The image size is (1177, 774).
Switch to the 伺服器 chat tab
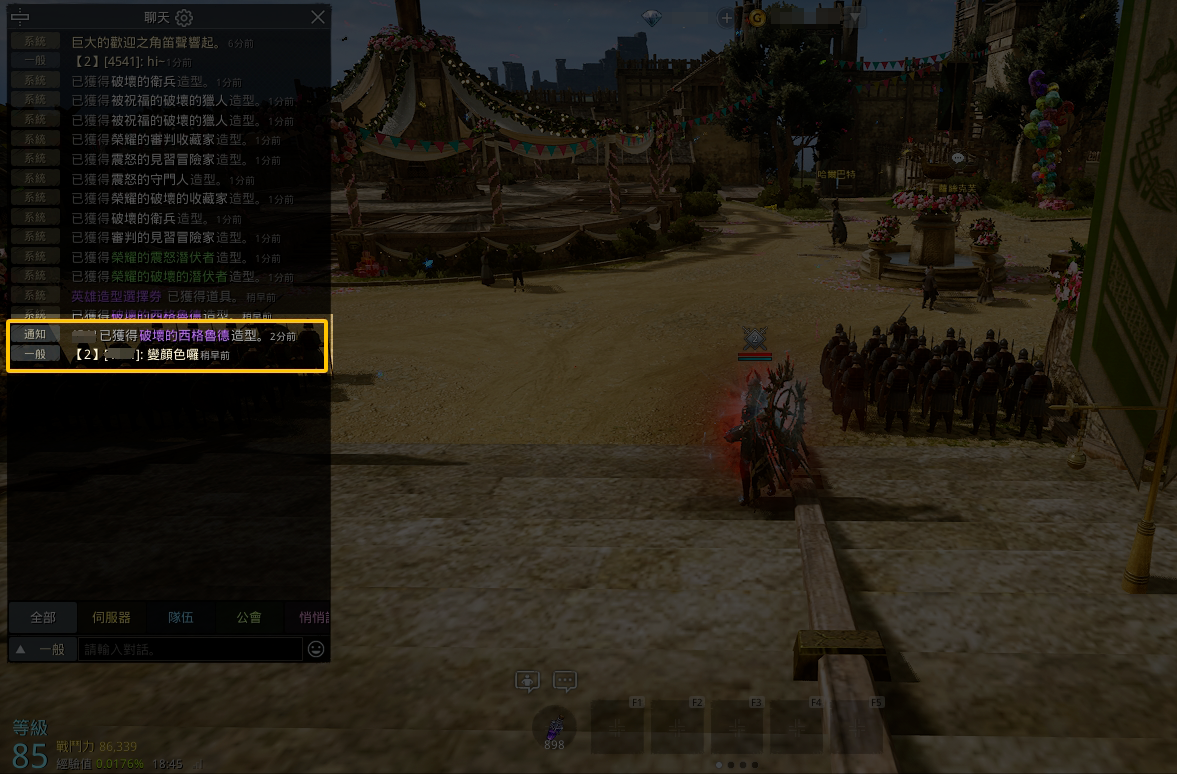(111, 617)
